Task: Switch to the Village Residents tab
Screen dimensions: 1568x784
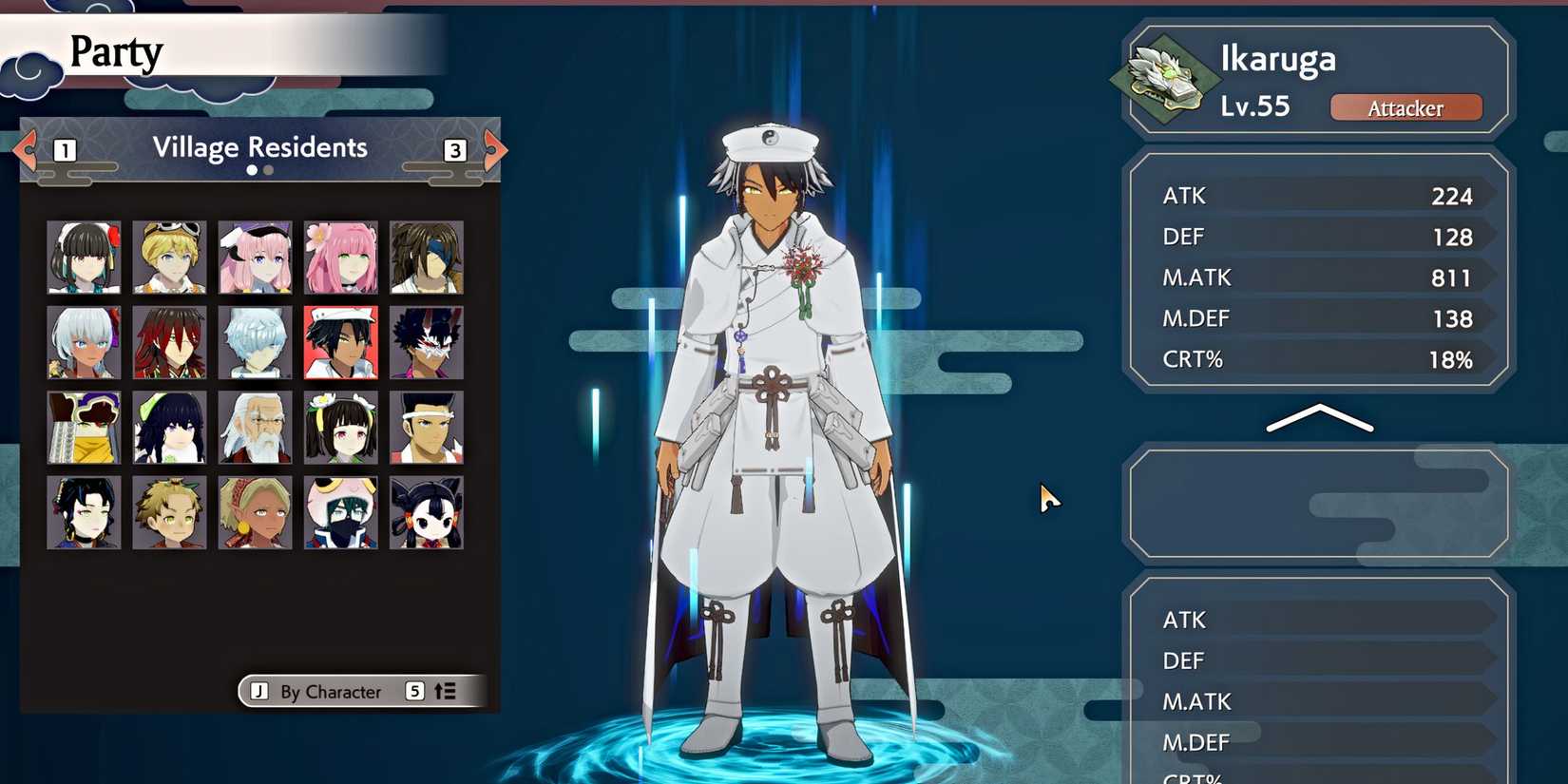Action: (260, 147)
